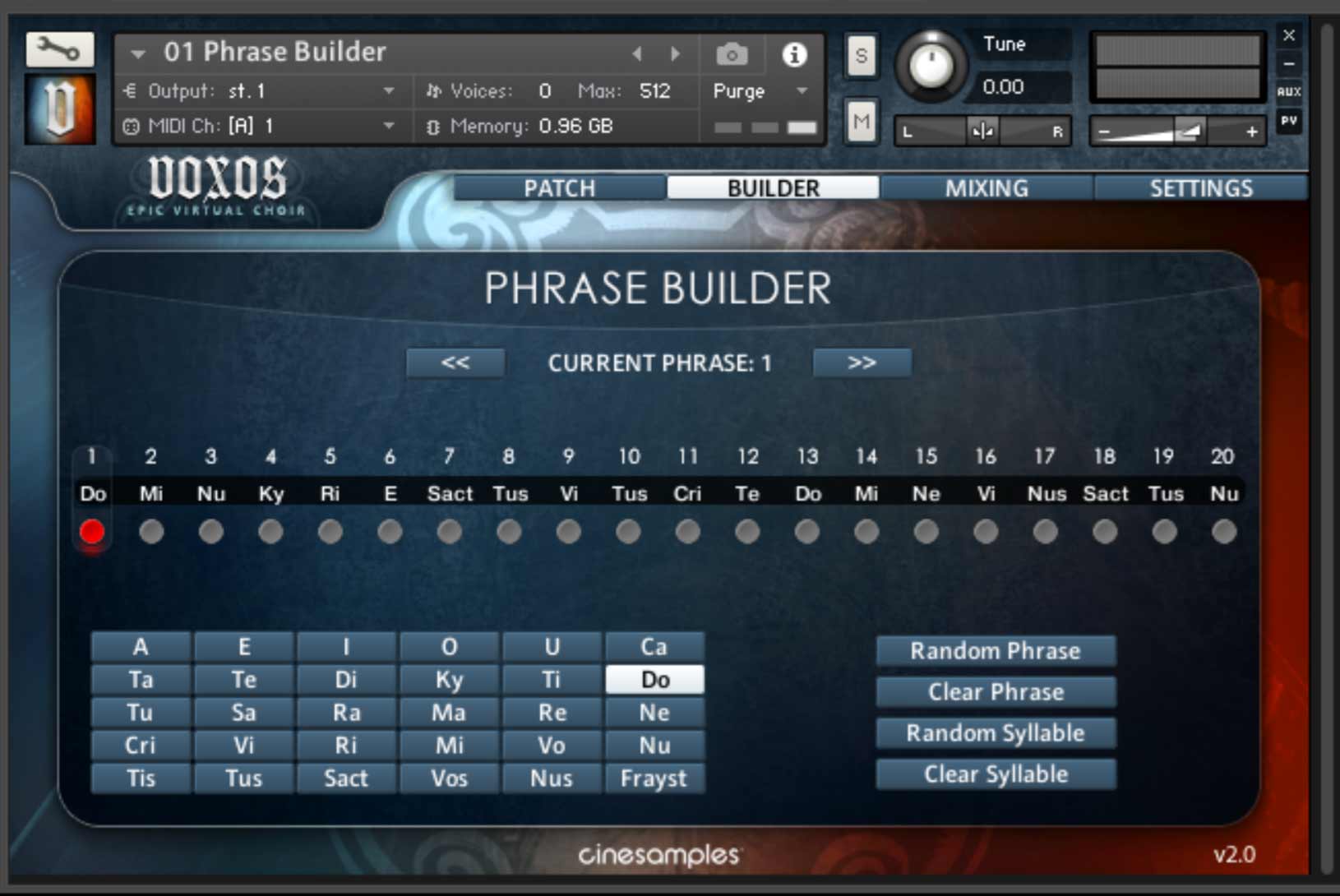Select the Tis syllable button
Image resolution: width=1340 pixels, height=896 pixels.
[x=141, y=778]
